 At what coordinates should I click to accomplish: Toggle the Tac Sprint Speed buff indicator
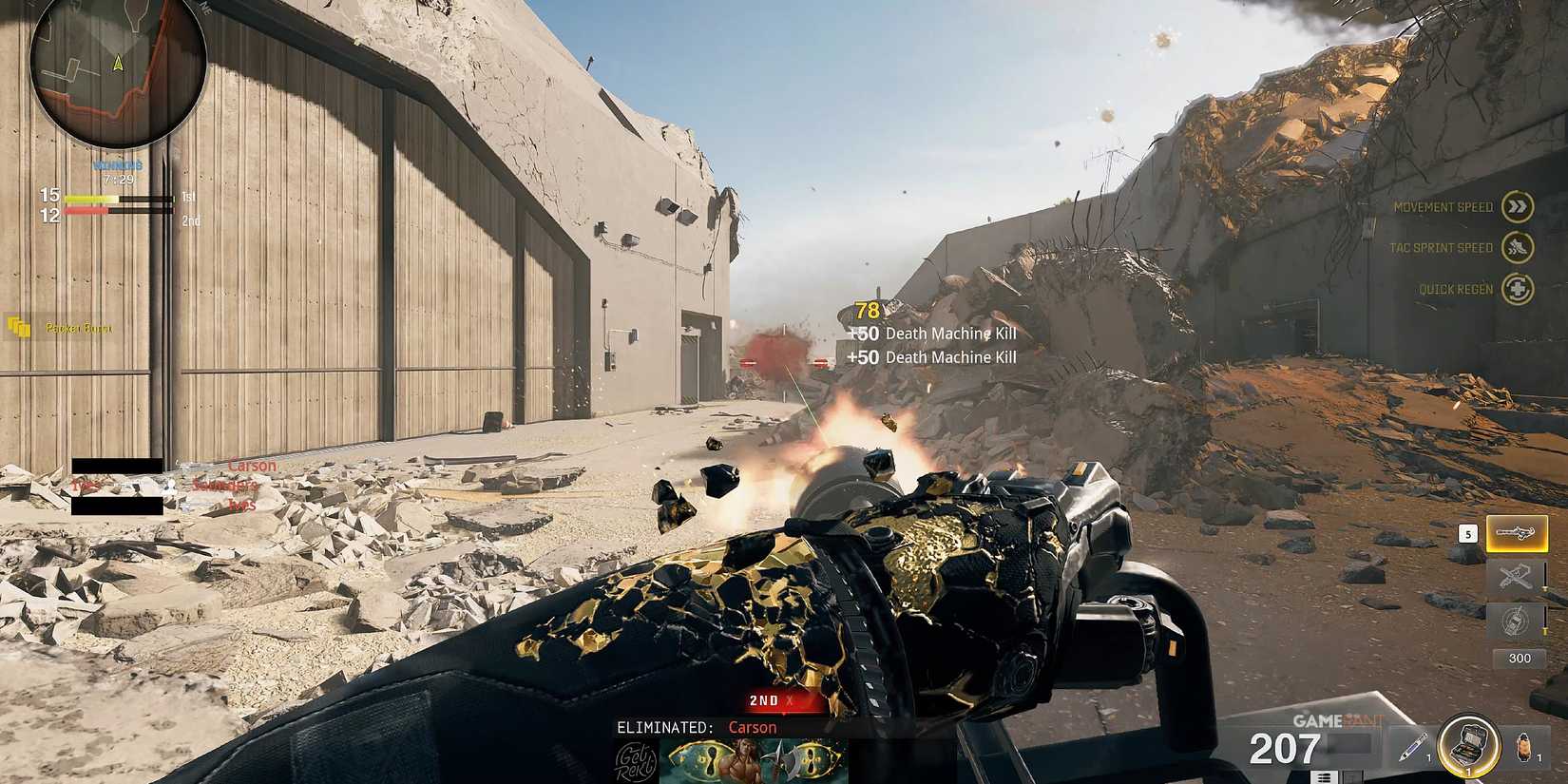click(1519, 247)
